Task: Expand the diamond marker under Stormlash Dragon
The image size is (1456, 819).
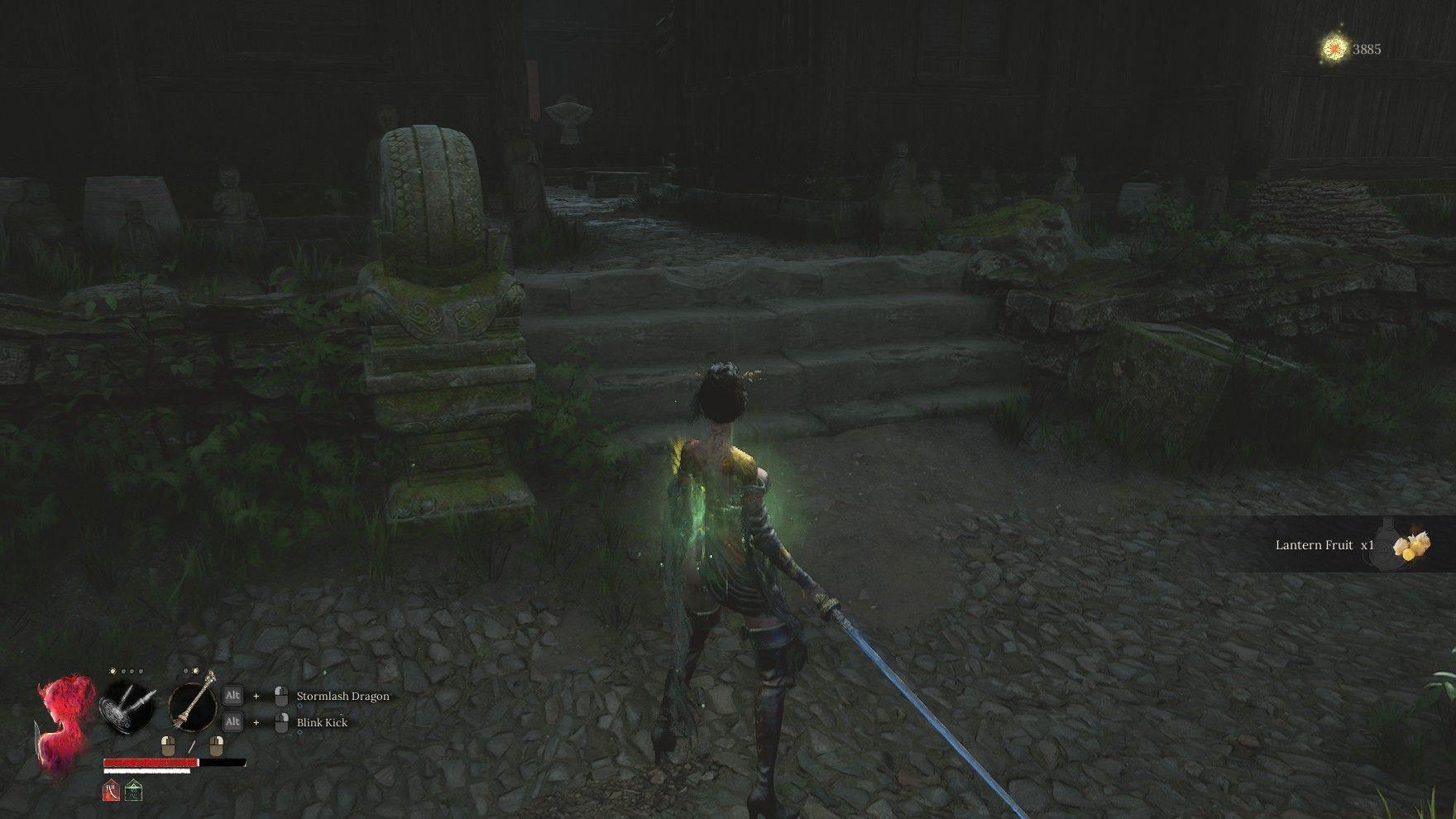Action: (x=300, y=706)
